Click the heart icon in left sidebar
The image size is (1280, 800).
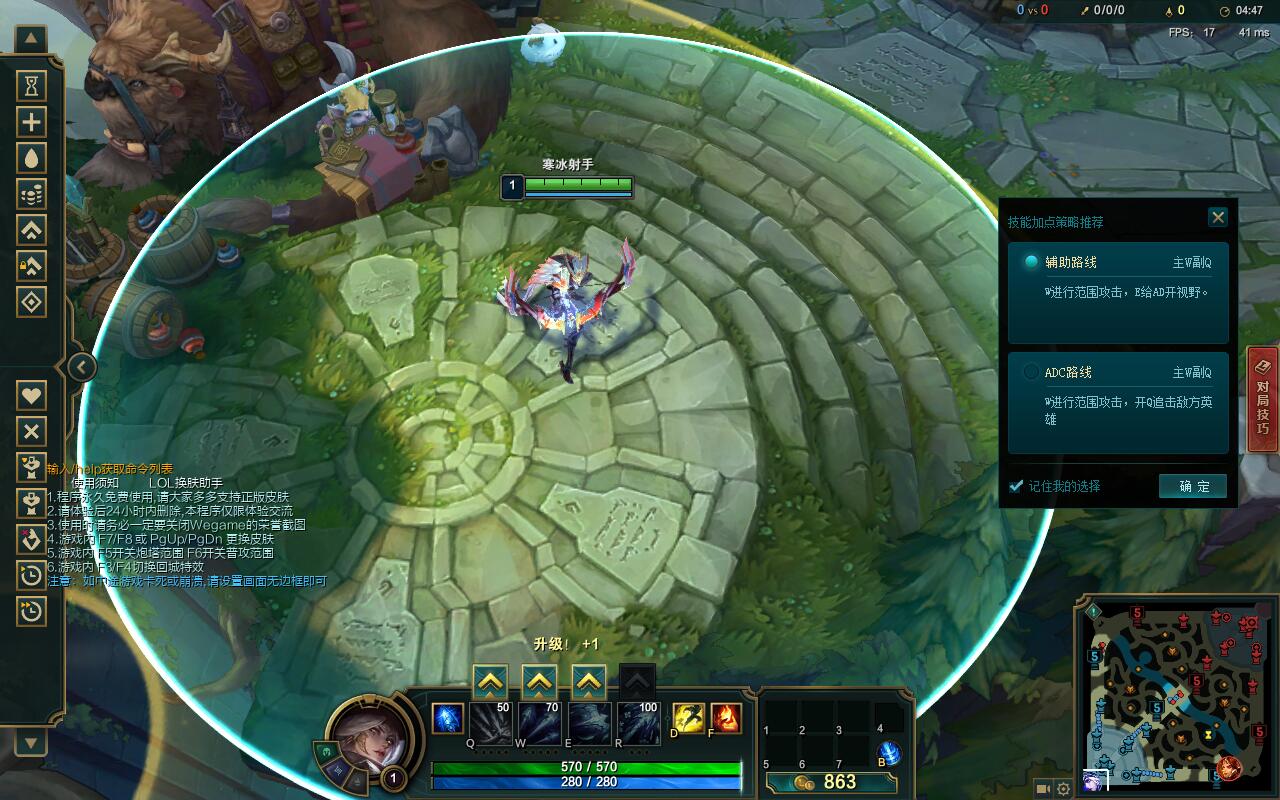33,396
